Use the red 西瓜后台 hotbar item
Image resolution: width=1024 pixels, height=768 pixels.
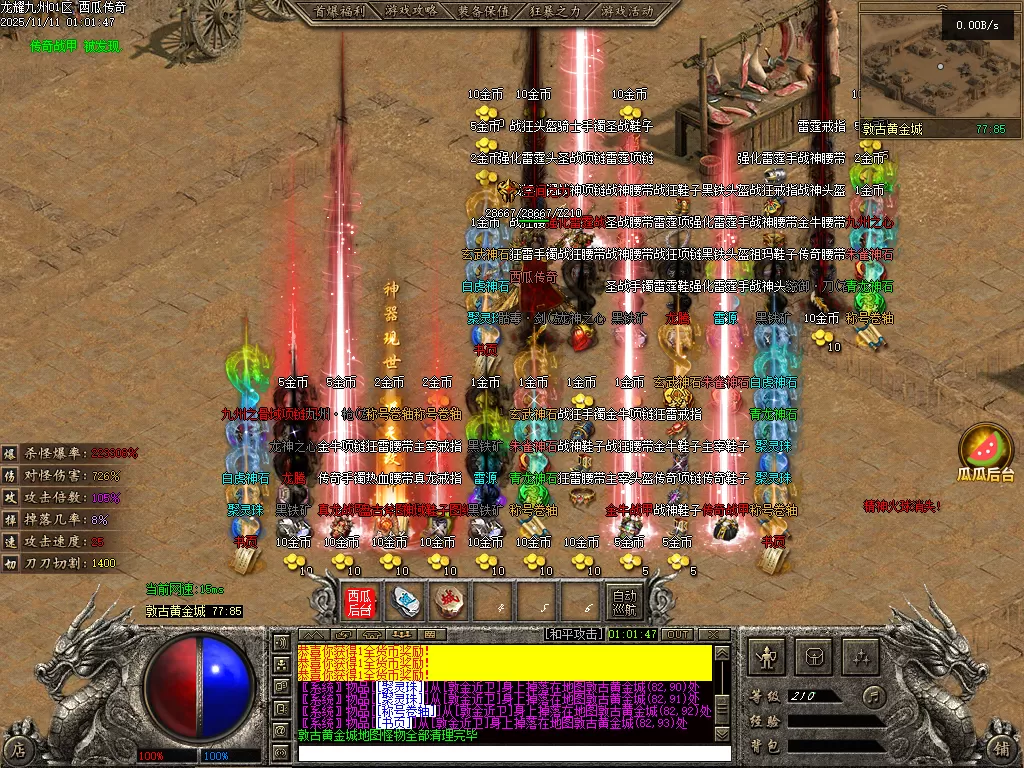point(359,602)
